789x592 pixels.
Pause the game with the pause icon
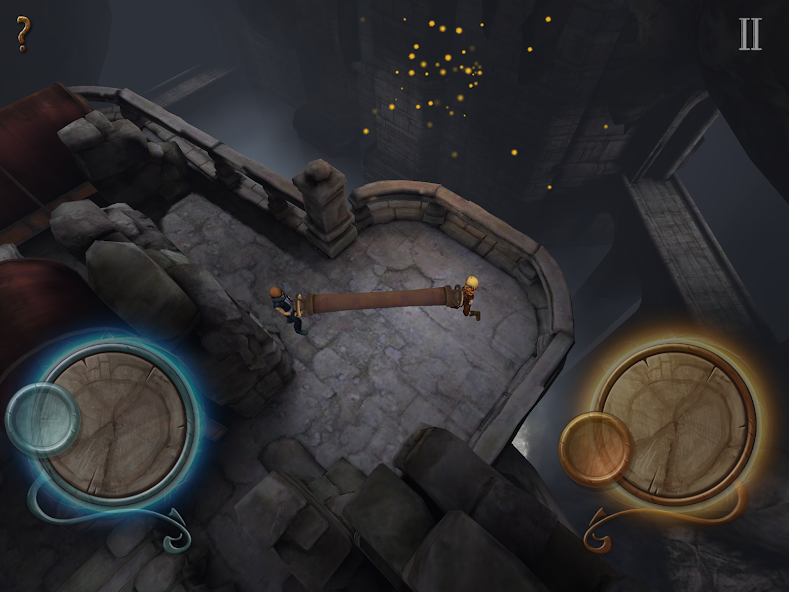coord(749,34)
